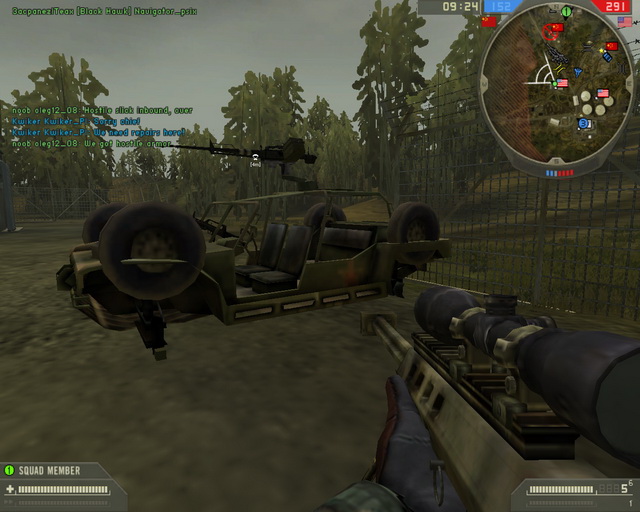Screen dimensions: 640x512
Task: Select the Chinese flag beside the yellow star
Action: [x=612, y=45]
